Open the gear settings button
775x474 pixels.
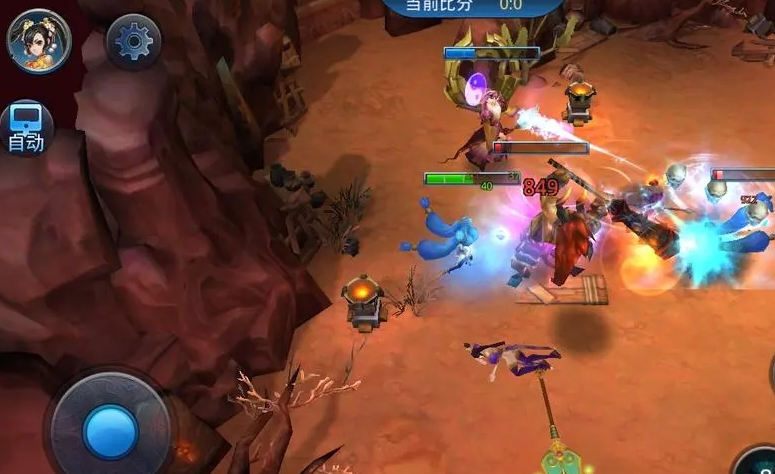pyautogui.click(x=133, y=41)
